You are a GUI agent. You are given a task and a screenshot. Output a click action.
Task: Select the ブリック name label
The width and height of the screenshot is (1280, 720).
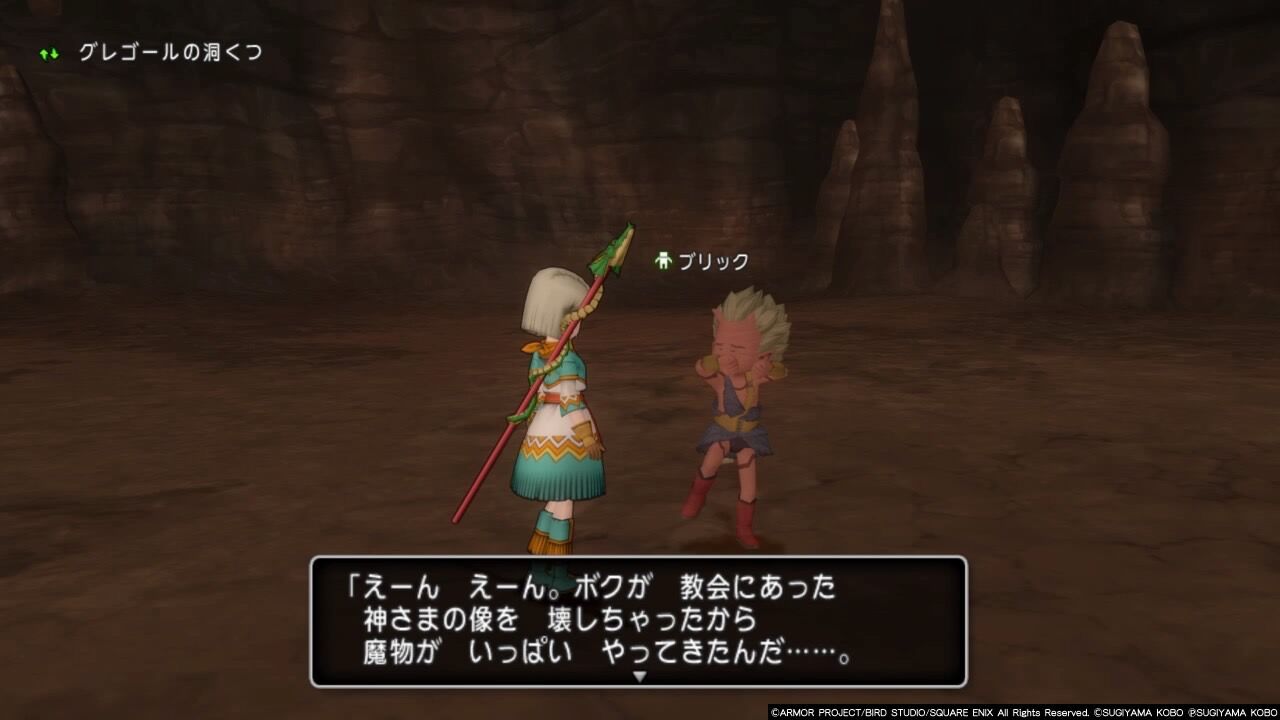(715, 258)
